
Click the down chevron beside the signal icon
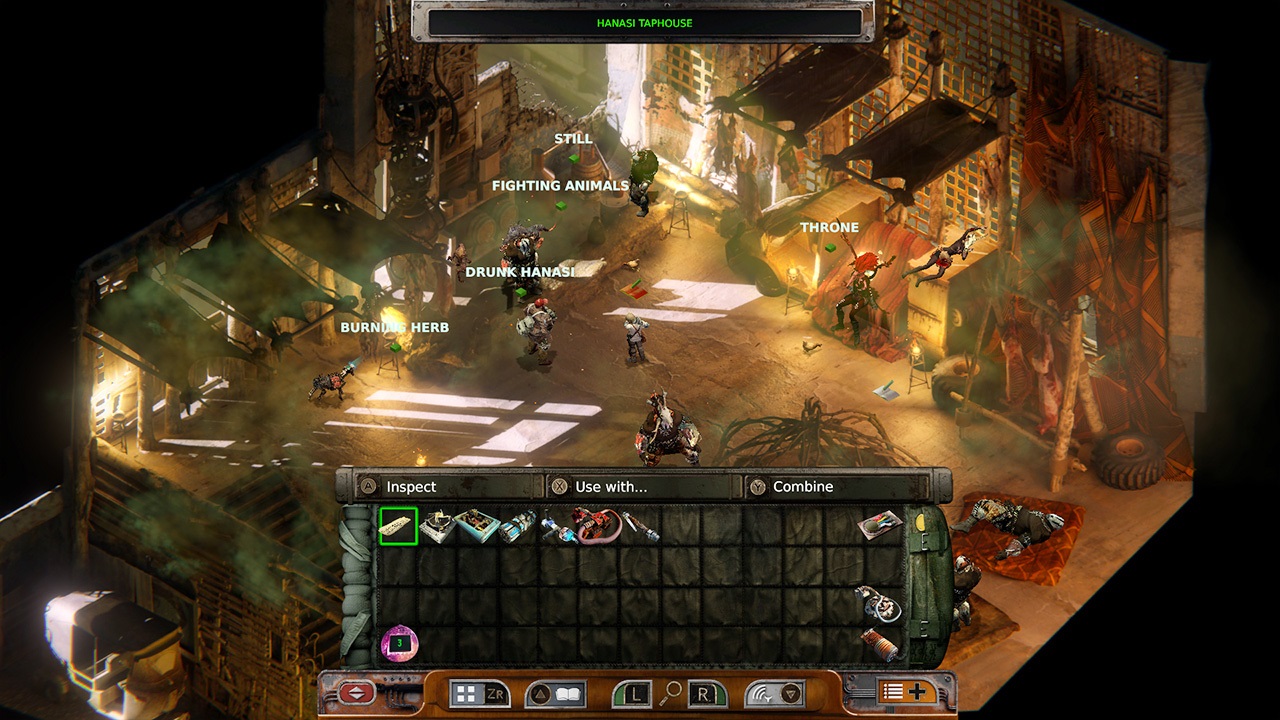[x=791, y=691]
